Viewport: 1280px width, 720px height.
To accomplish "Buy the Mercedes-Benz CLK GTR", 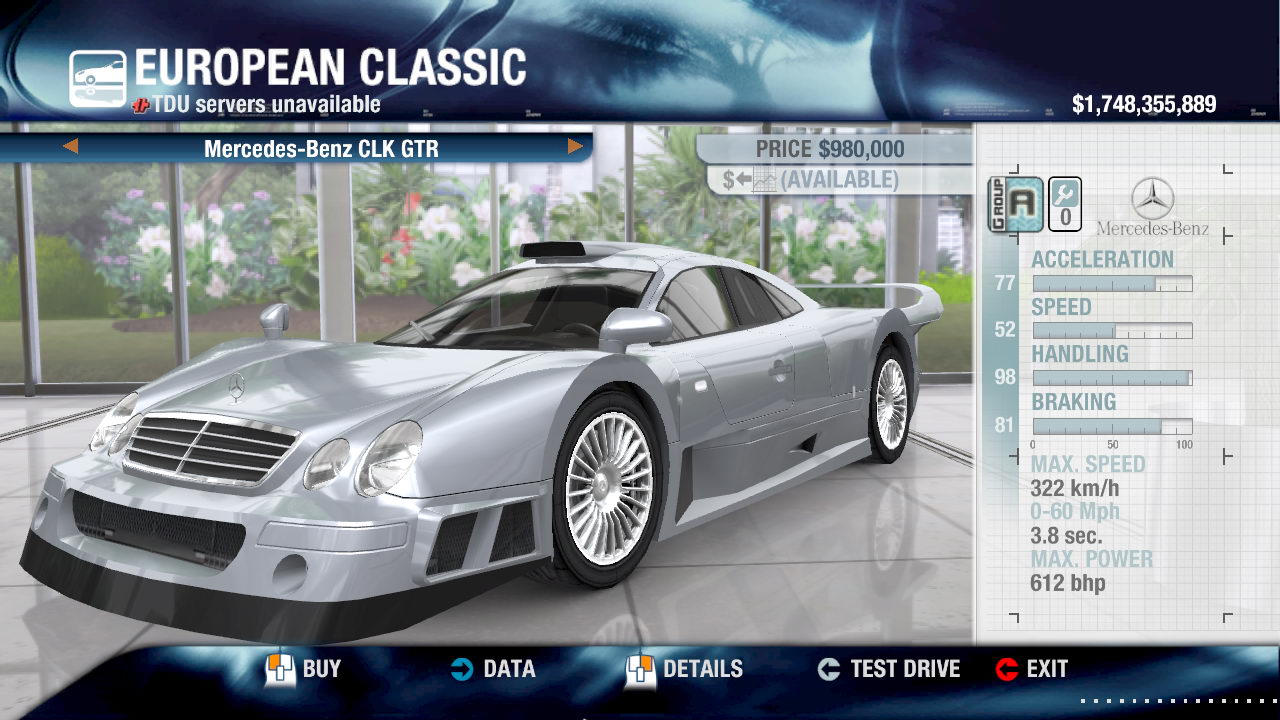I will (304, 669).
